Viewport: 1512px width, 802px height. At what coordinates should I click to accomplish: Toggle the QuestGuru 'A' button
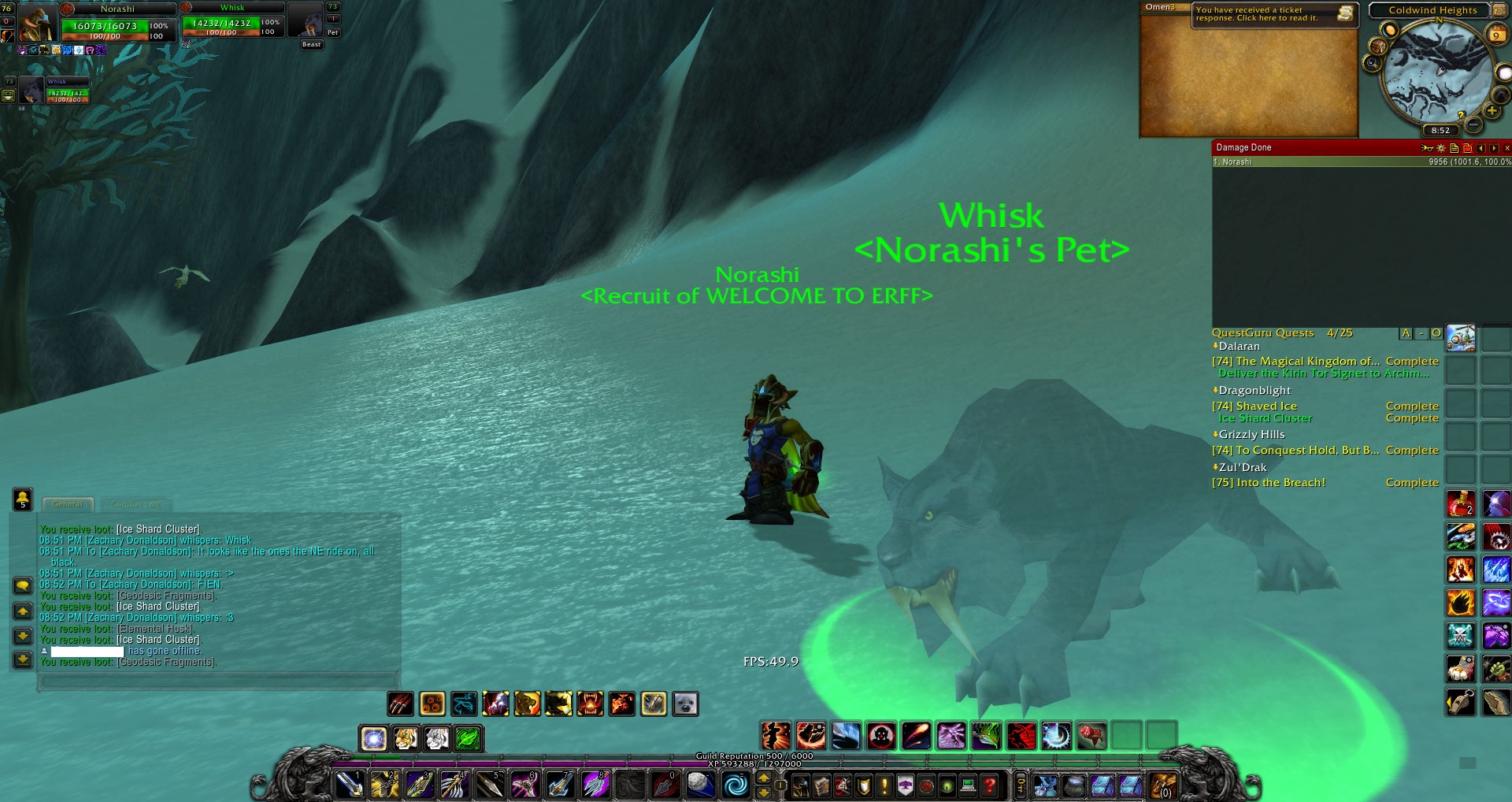[x=1406, y=333]
